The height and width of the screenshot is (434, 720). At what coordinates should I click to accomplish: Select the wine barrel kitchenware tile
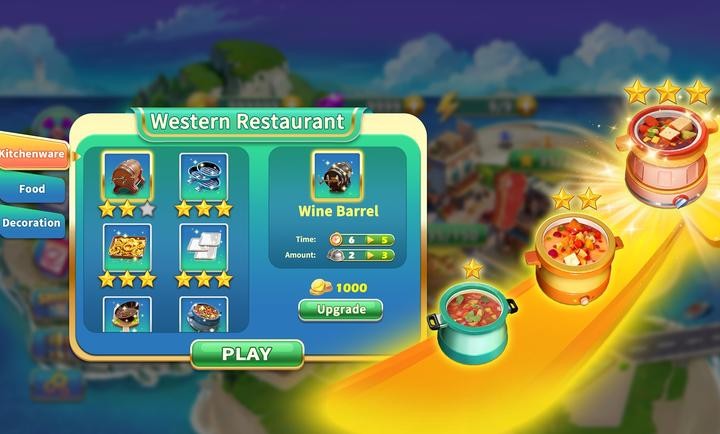pyautogui.click(x=127, y=176)
